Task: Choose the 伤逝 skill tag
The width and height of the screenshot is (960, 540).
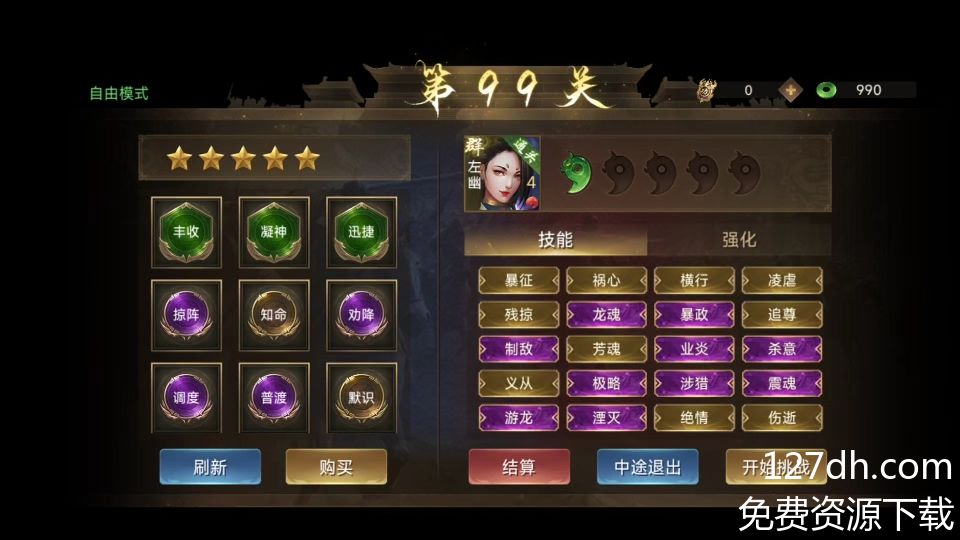Action: point(782,417)
